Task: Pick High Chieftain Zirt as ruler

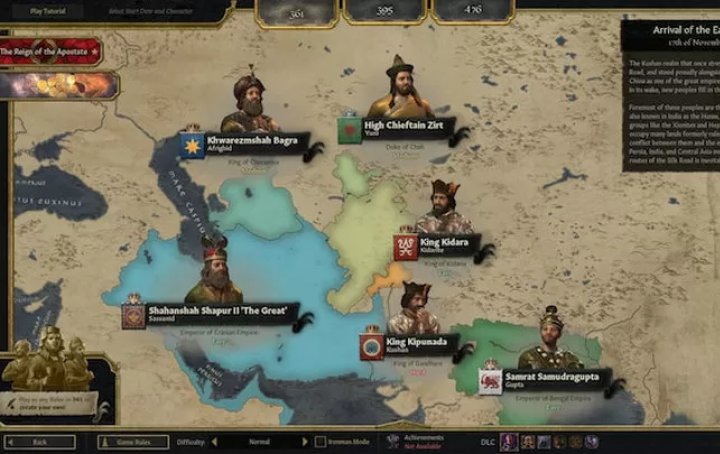Action: pos(401,128)
